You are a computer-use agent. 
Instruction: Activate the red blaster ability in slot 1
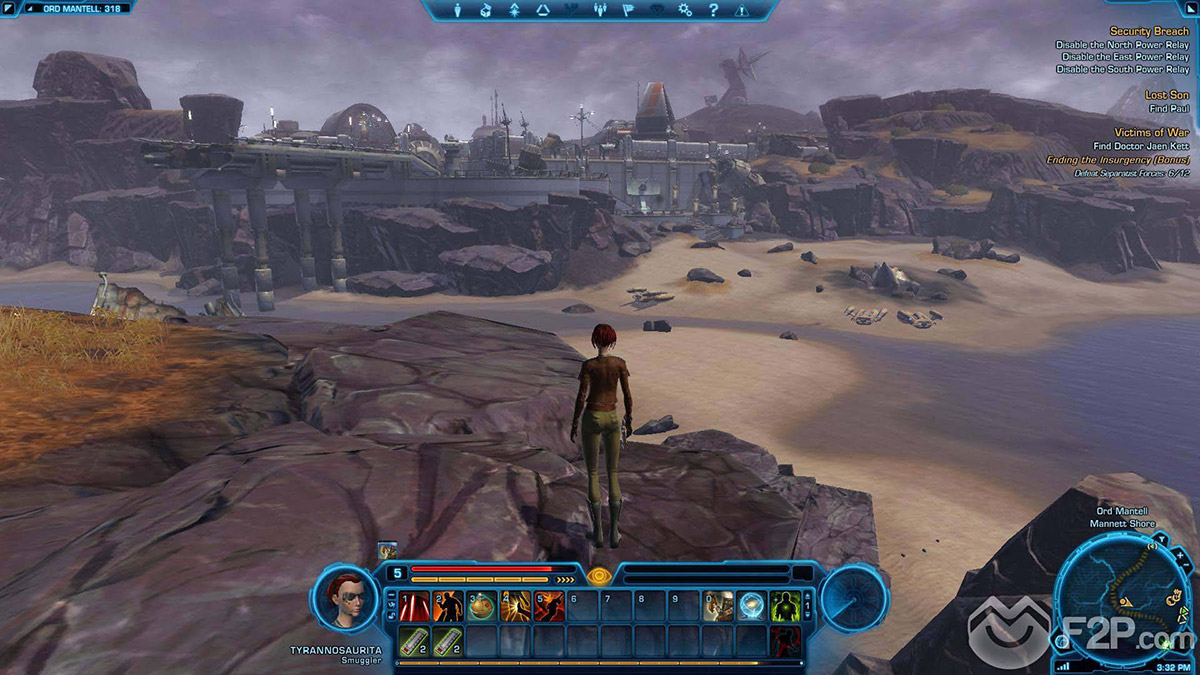(x=413, y=606)
